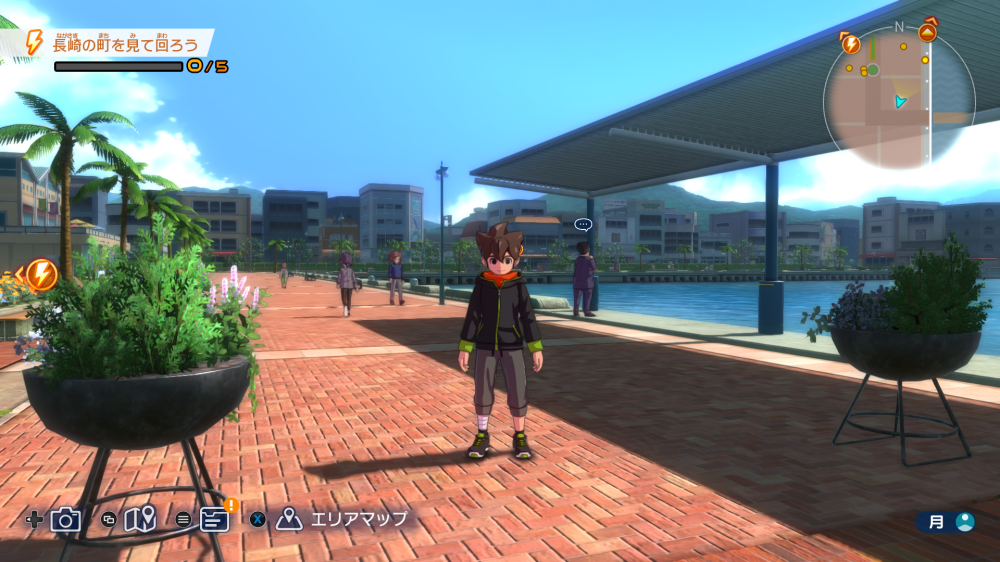The height and width of the screenshot is (562, 1000).
Task: Open the camera photo mode icon
Action: 66,519
